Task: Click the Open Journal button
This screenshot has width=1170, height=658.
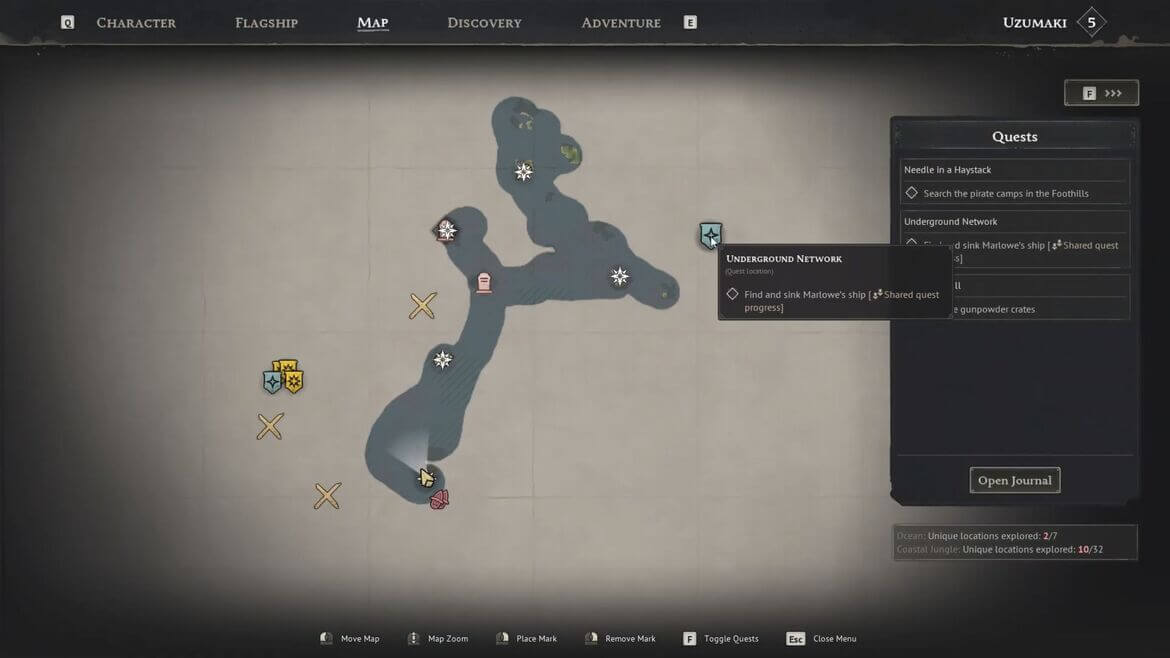Action: coord(1014,480)
